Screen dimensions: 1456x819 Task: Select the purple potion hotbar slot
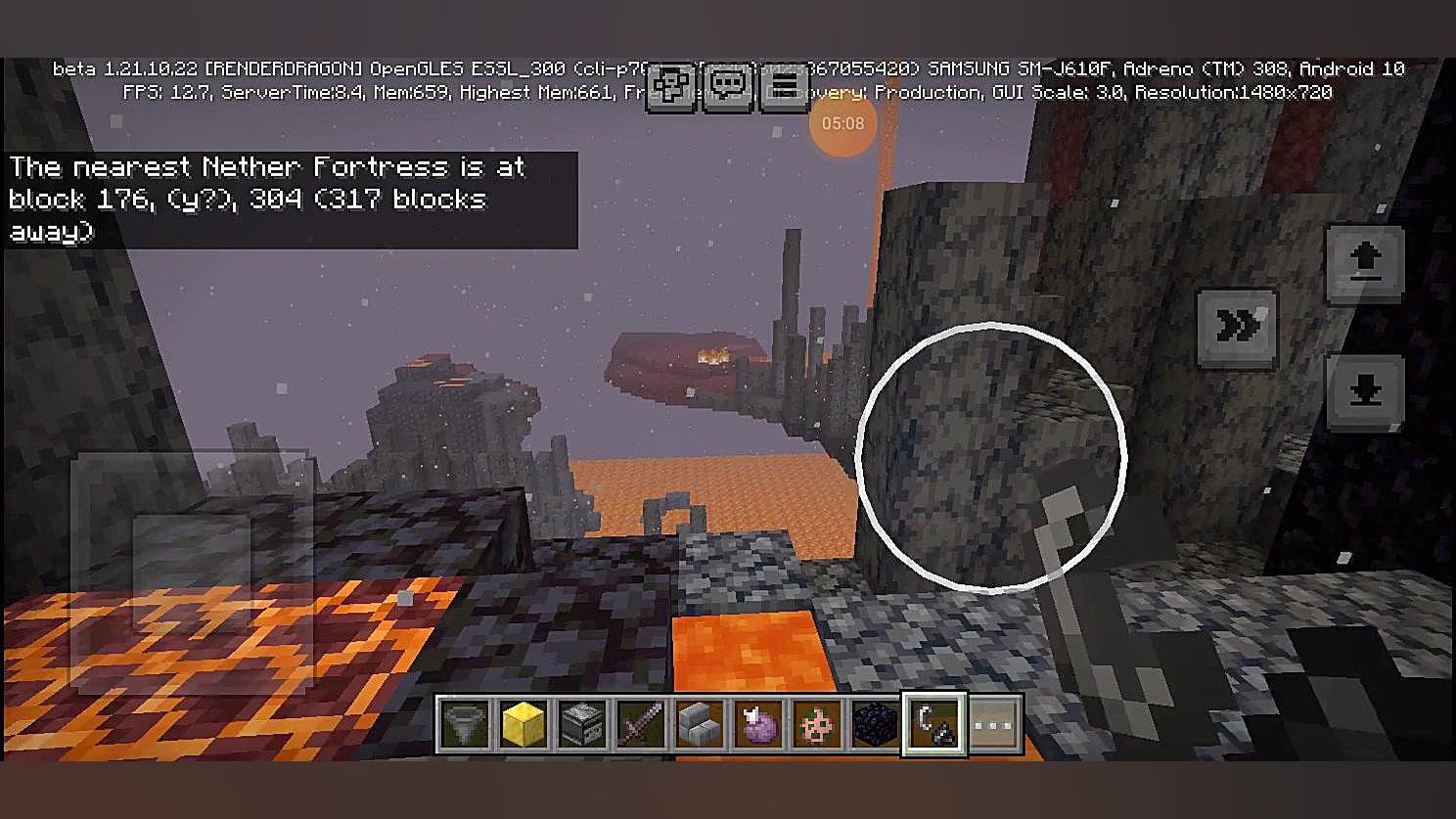(x=758, y=726)
